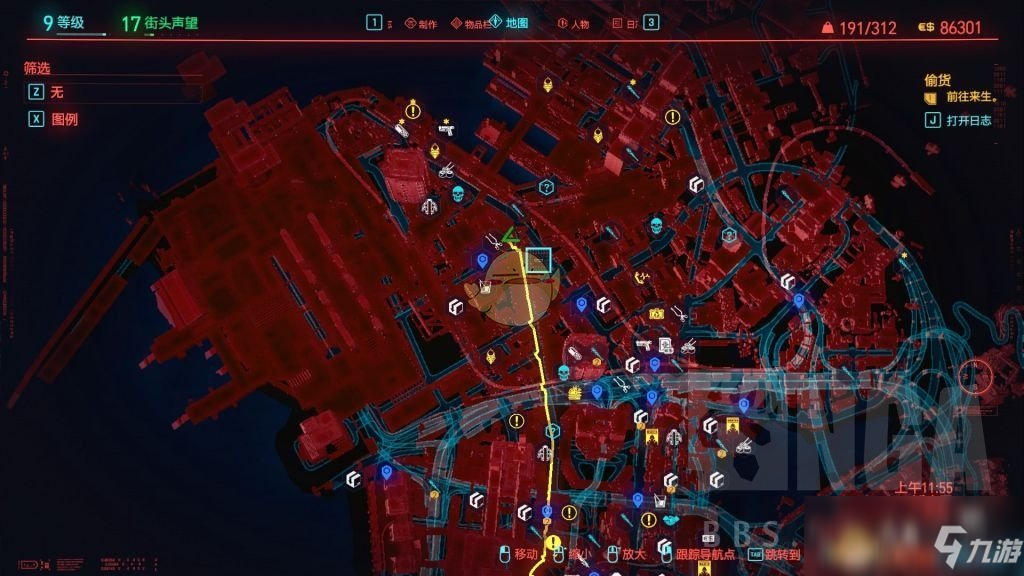Select the camera icon map marker
The height and width of the screenshot is (576, 1024).
coord(656,313)
